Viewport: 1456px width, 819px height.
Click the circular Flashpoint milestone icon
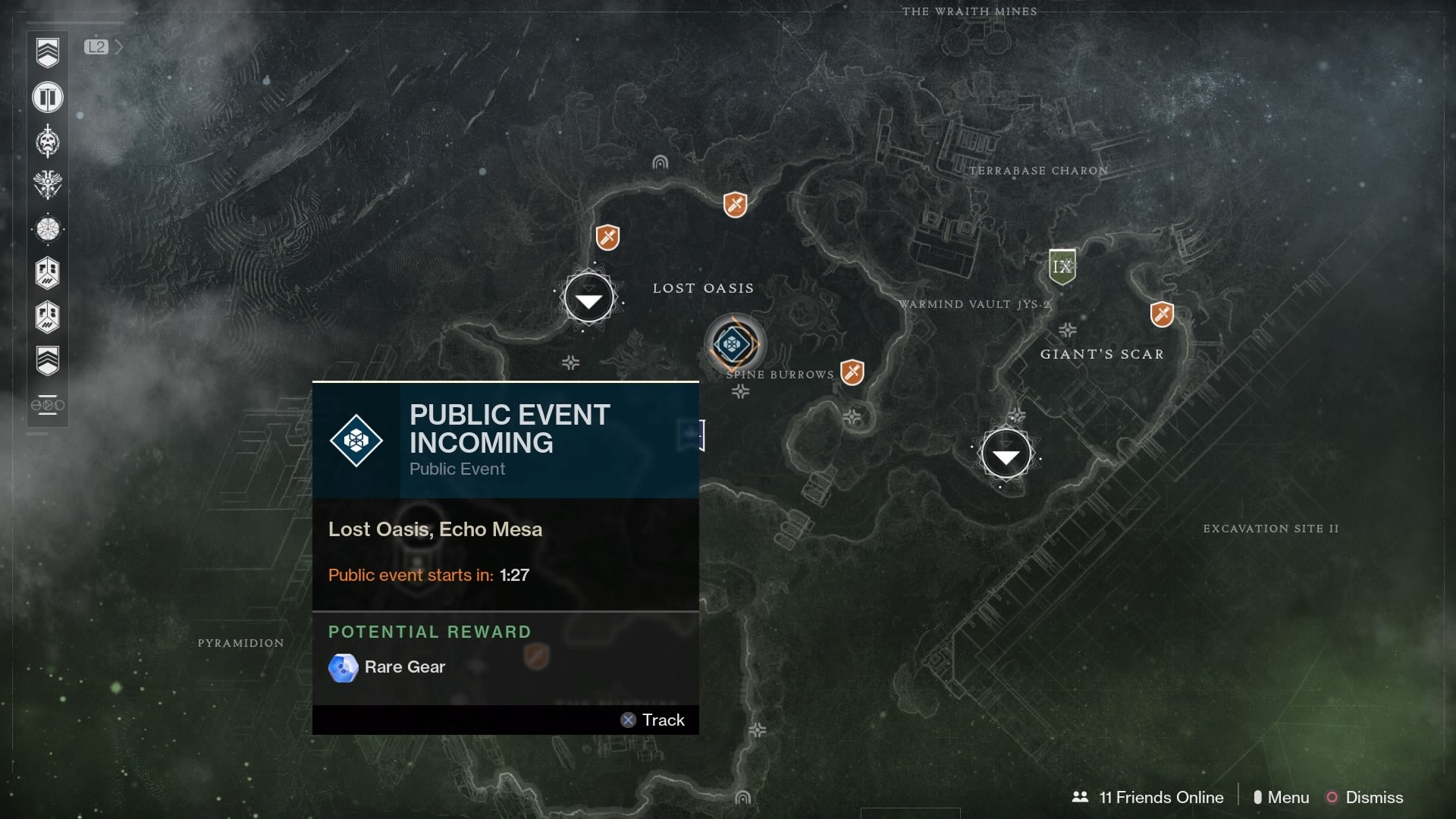[x=47, y=229]
